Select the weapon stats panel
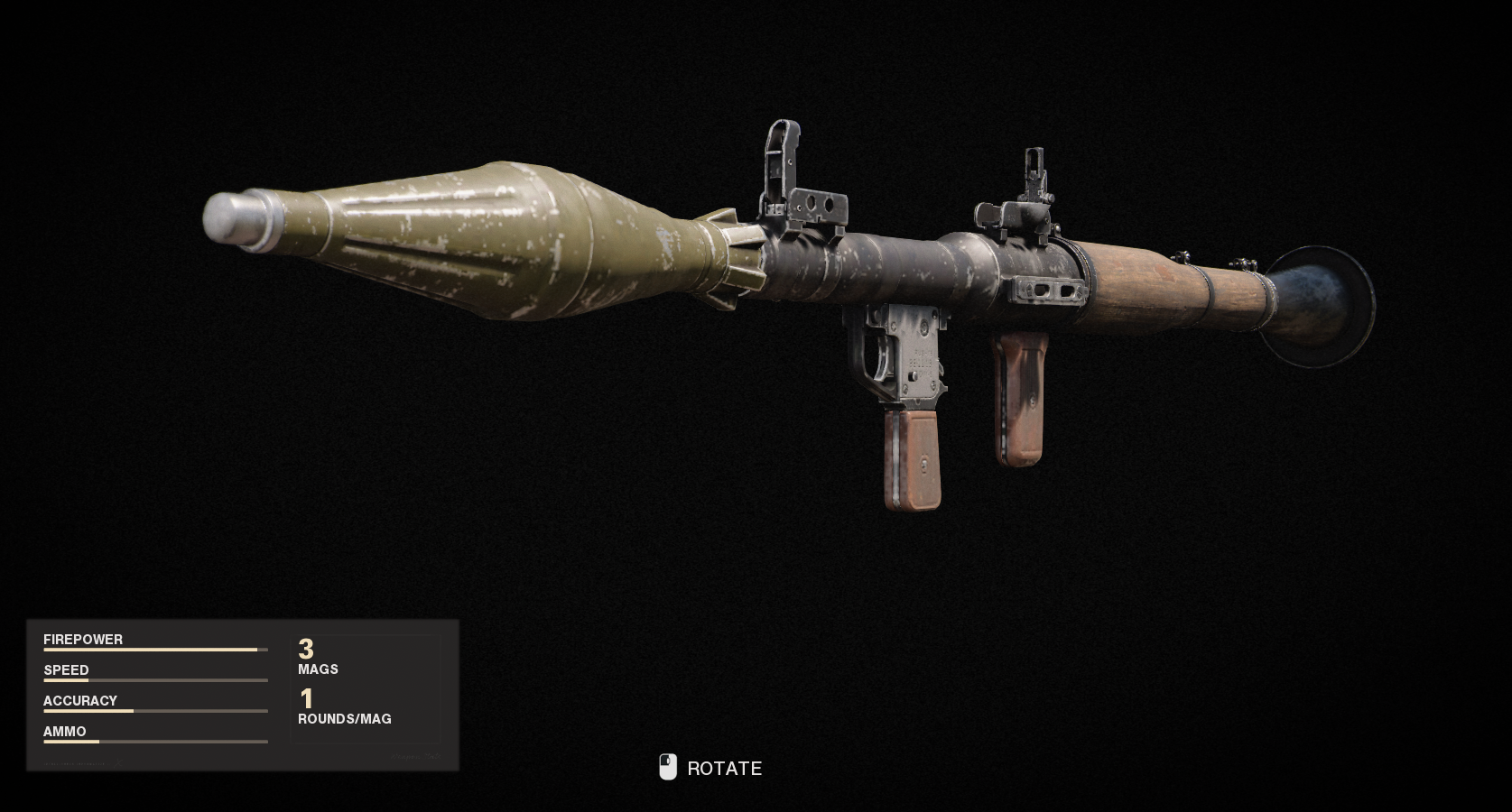 (244, 695)
